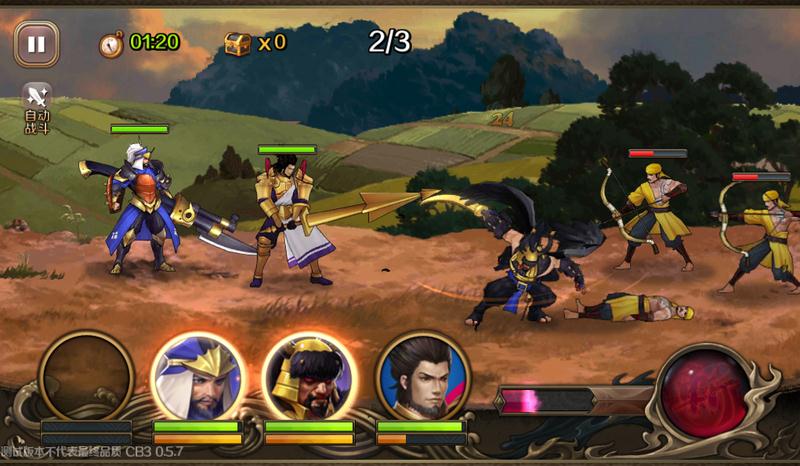This screenshot has height=466, width=800.
Task: Choose the golden-helmet bearded hero portrait
Action: point(309,378)
